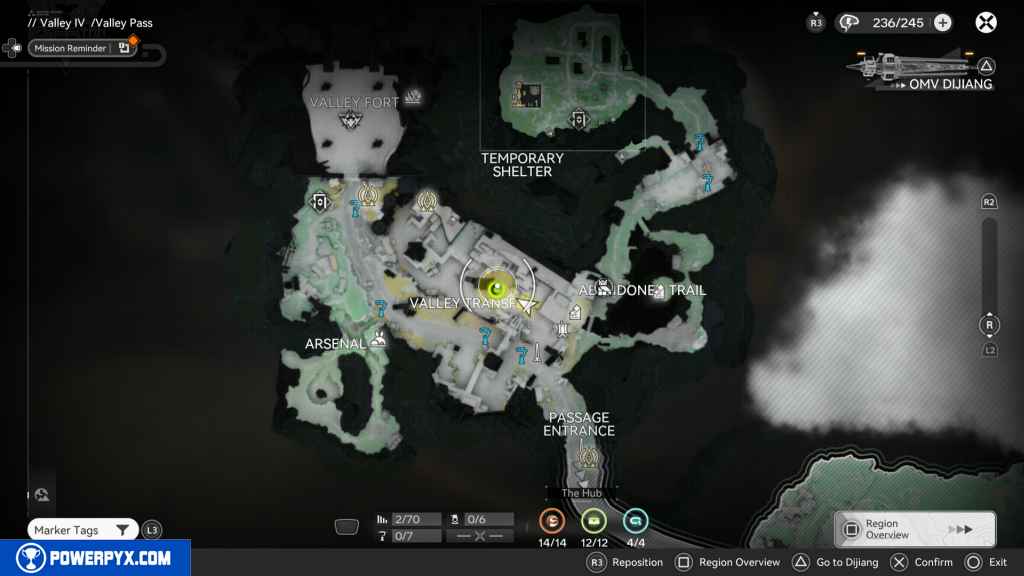The height and width of the screenshot is (576, 1024).
Task: Select the green Valley Transfer marker
Action: click(495, 286)
